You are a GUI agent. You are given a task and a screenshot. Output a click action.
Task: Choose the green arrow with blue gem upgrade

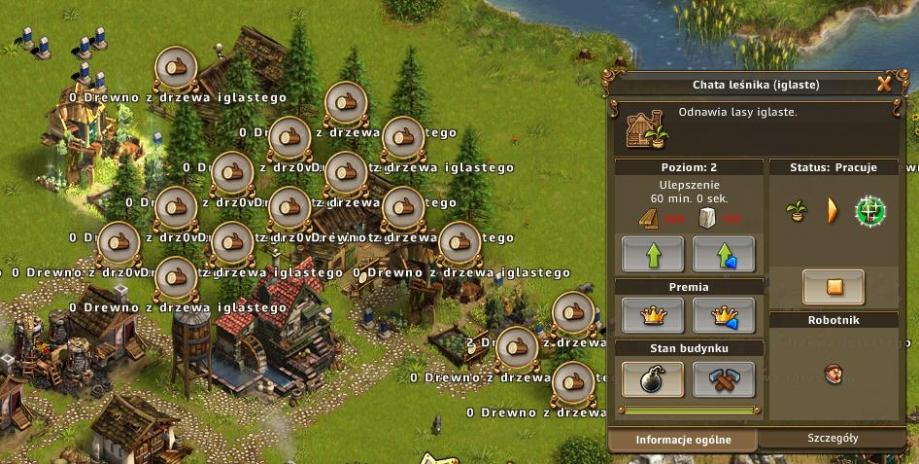pyautogui.click(x=724, y=254)
